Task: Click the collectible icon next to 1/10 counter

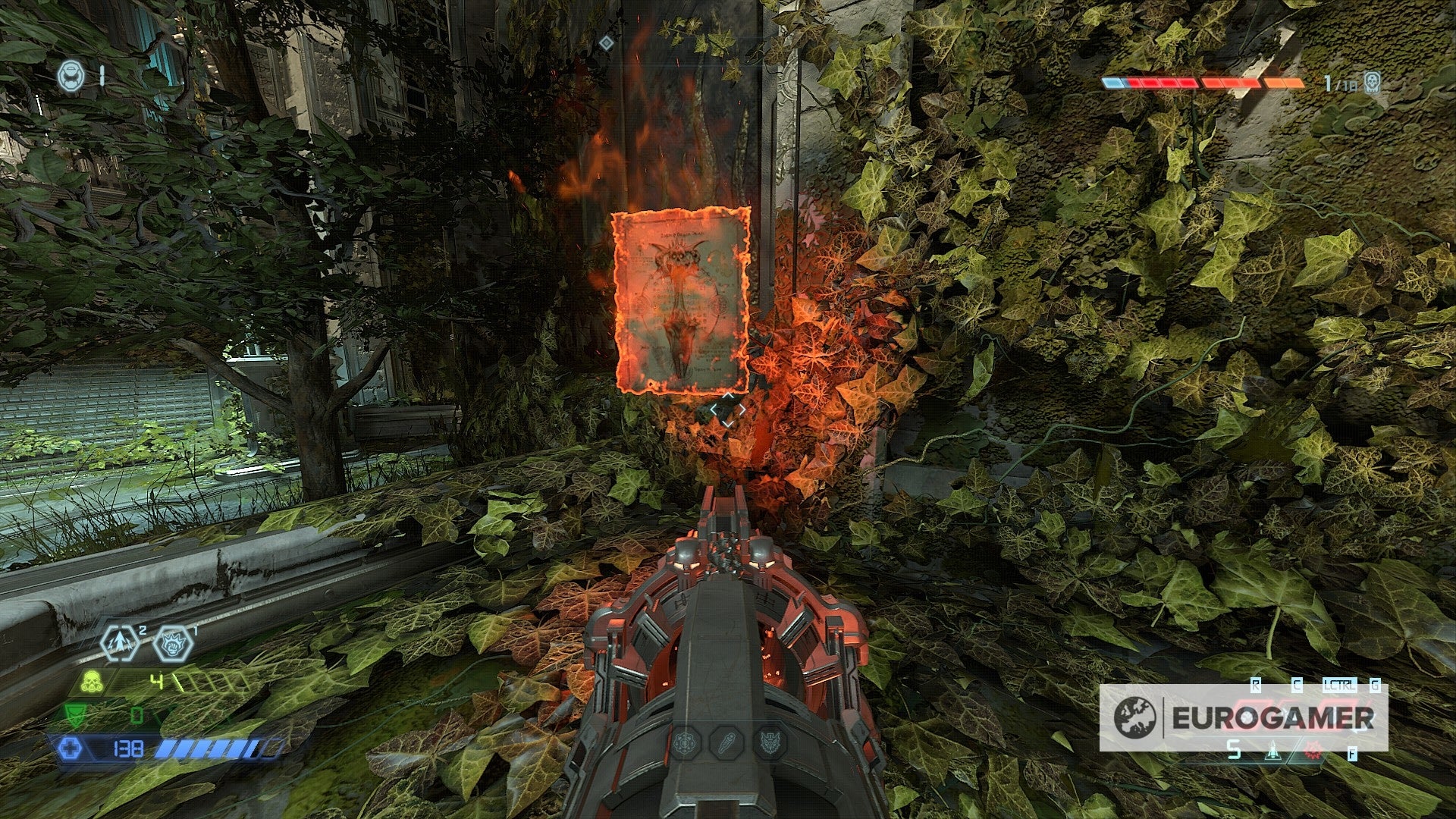Action: (1372, 82)
